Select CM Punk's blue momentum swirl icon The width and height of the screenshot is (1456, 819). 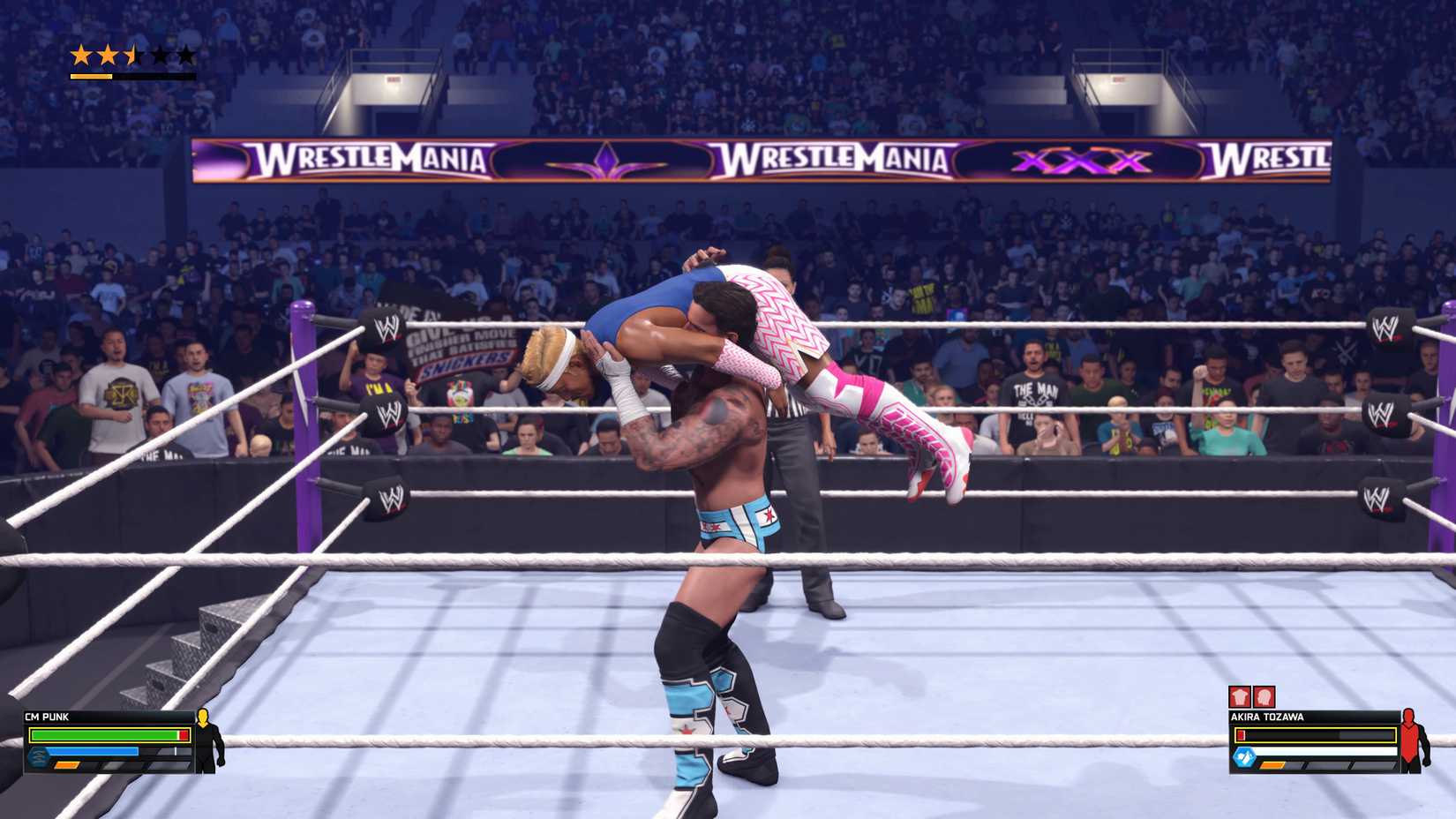click(39, 757)
